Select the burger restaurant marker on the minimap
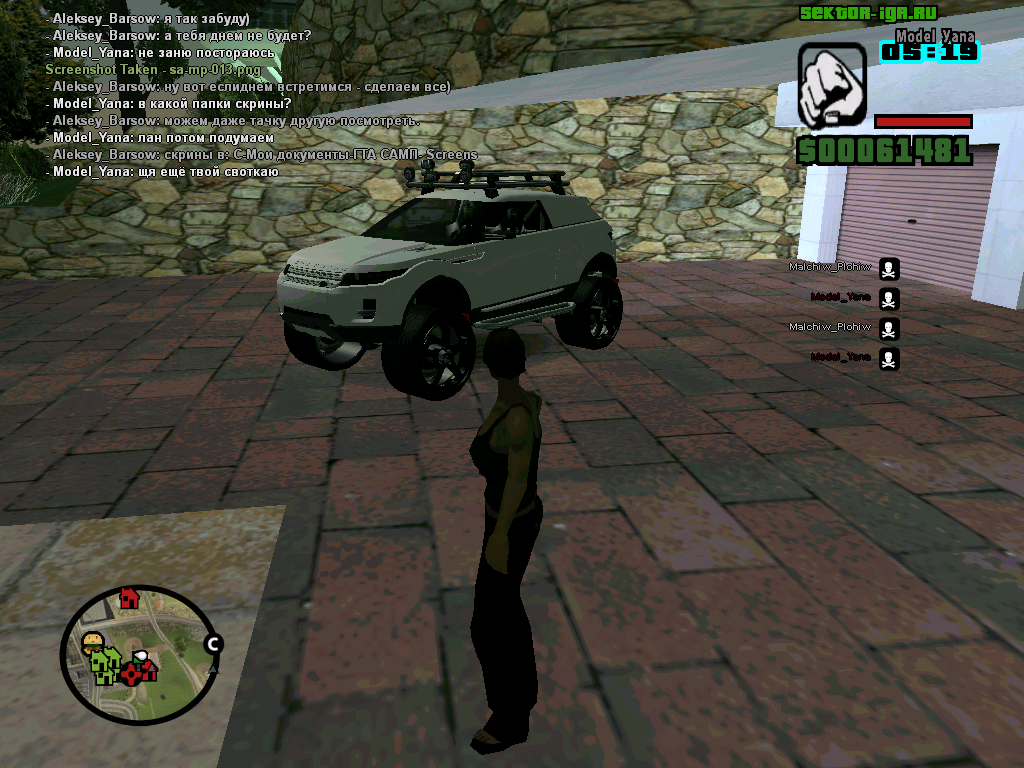This screenshot has width=1024, height=768. click(x=94, y=639)
